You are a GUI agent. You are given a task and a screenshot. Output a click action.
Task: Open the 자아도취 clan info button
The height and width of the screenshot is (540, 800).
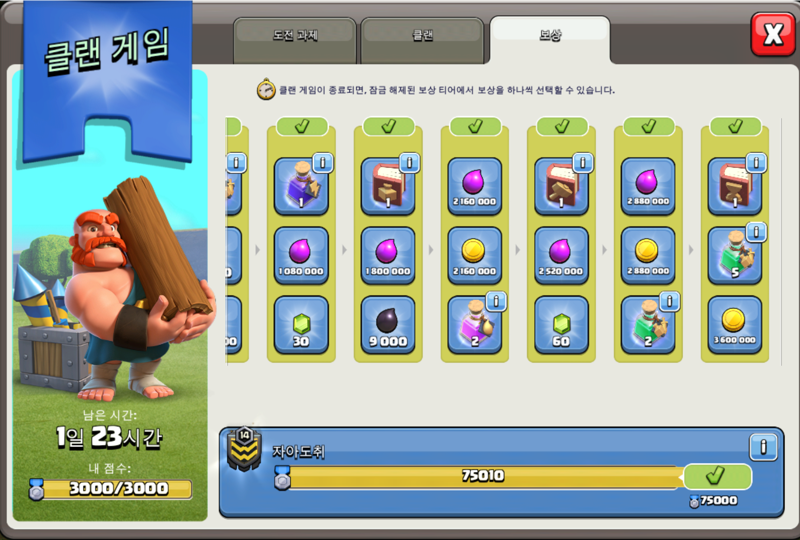[763, 446]
